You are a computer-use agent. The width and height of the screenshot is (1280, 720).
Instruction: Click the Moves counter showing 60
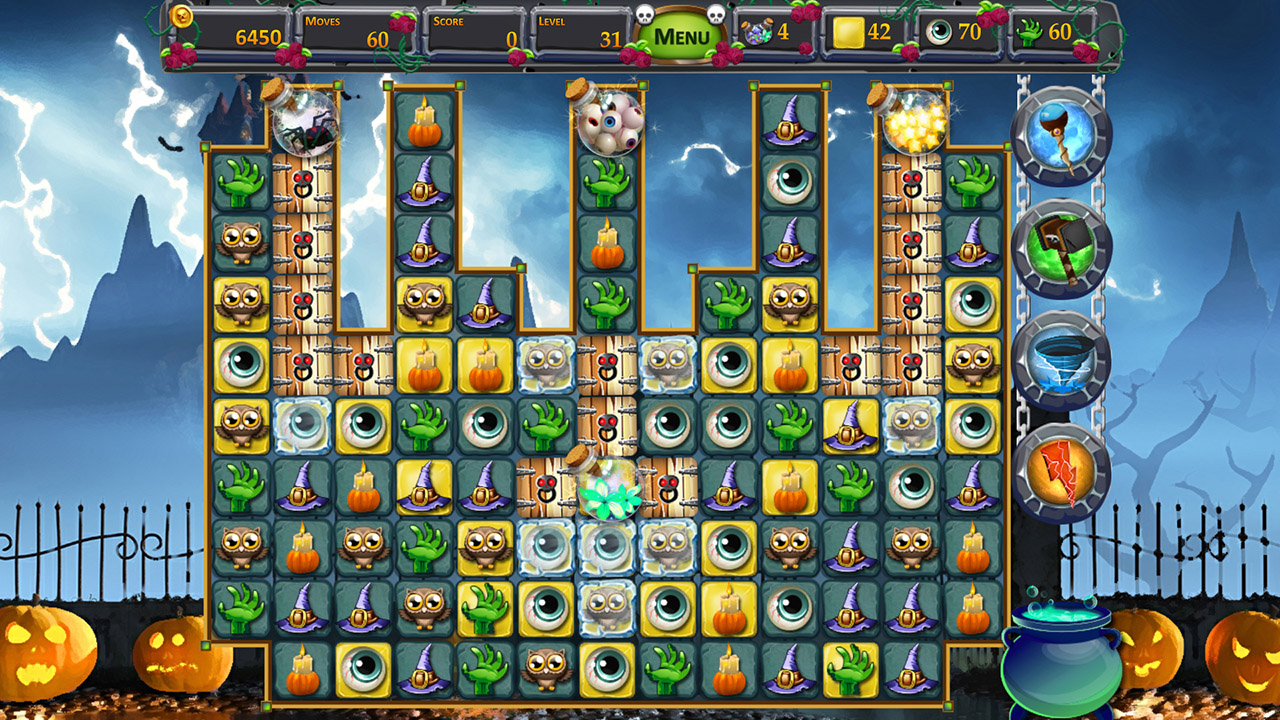click(355, 31)
